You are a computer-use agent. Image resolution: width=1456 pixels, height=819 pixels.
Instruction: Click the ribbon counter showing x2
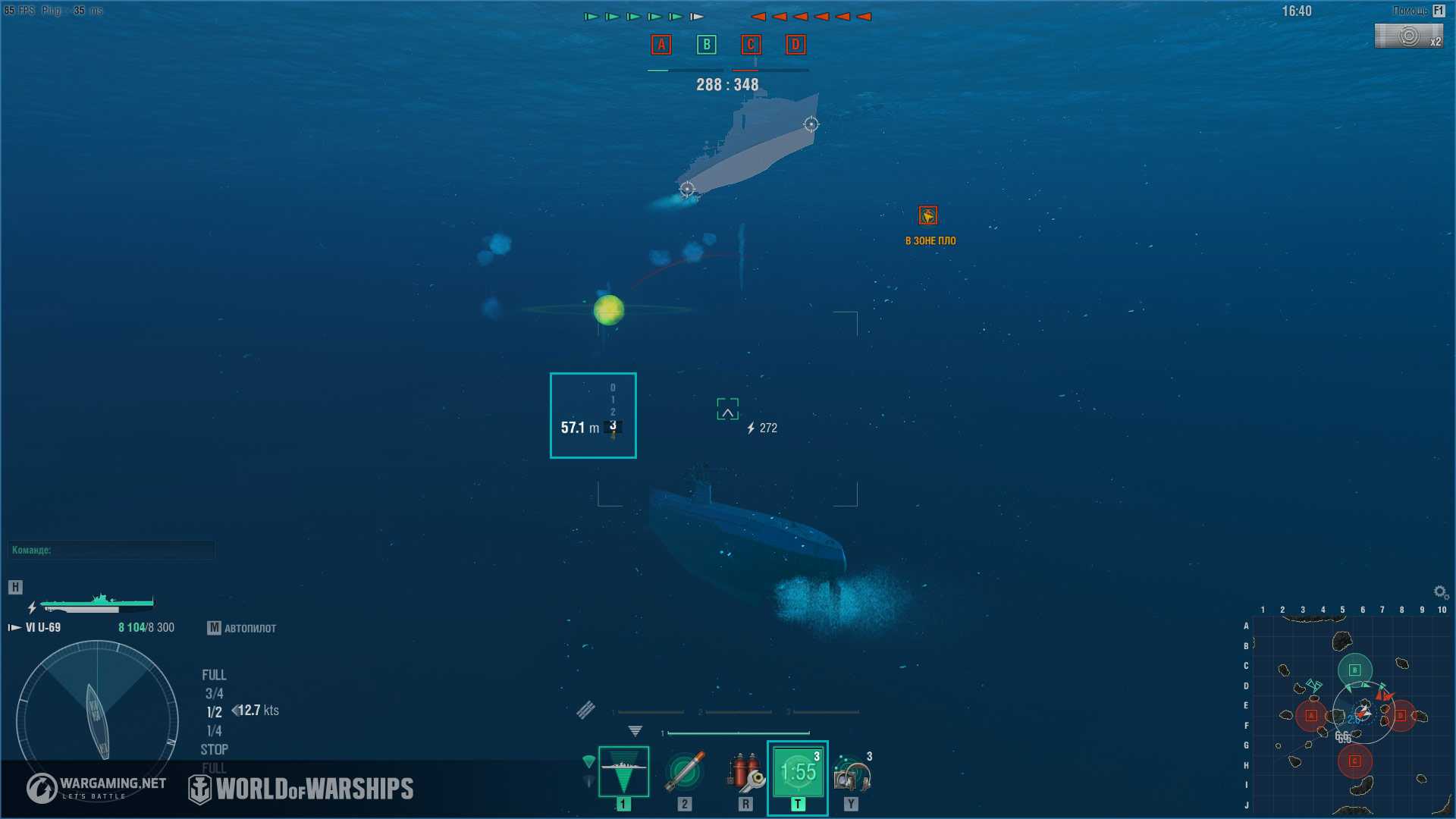1409,36
